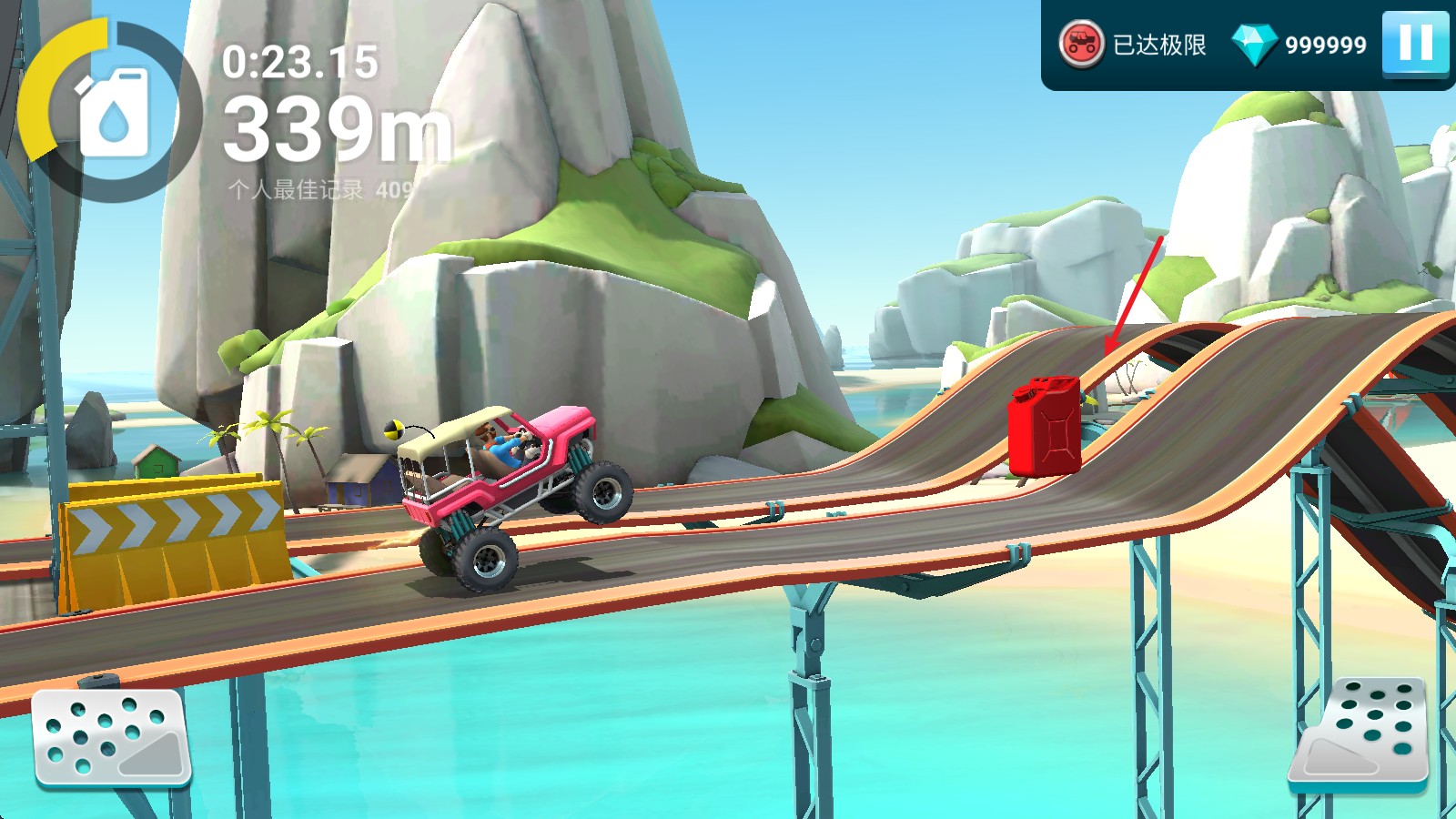The height and width of the screenshot is (819, 1456).
Task: Select the blue diamond currency icon
Action: (x=1254, y=44)
